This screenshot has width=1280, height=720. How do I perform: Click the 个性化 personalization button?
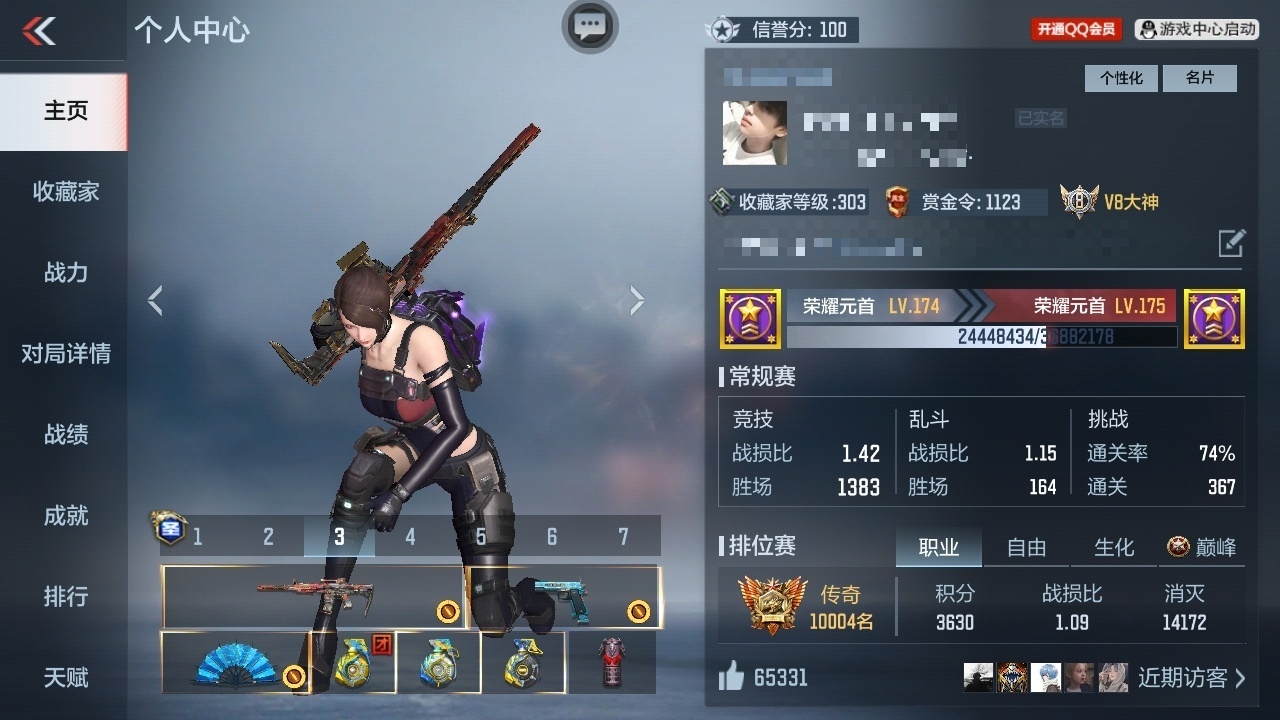tap(1121, 78)
